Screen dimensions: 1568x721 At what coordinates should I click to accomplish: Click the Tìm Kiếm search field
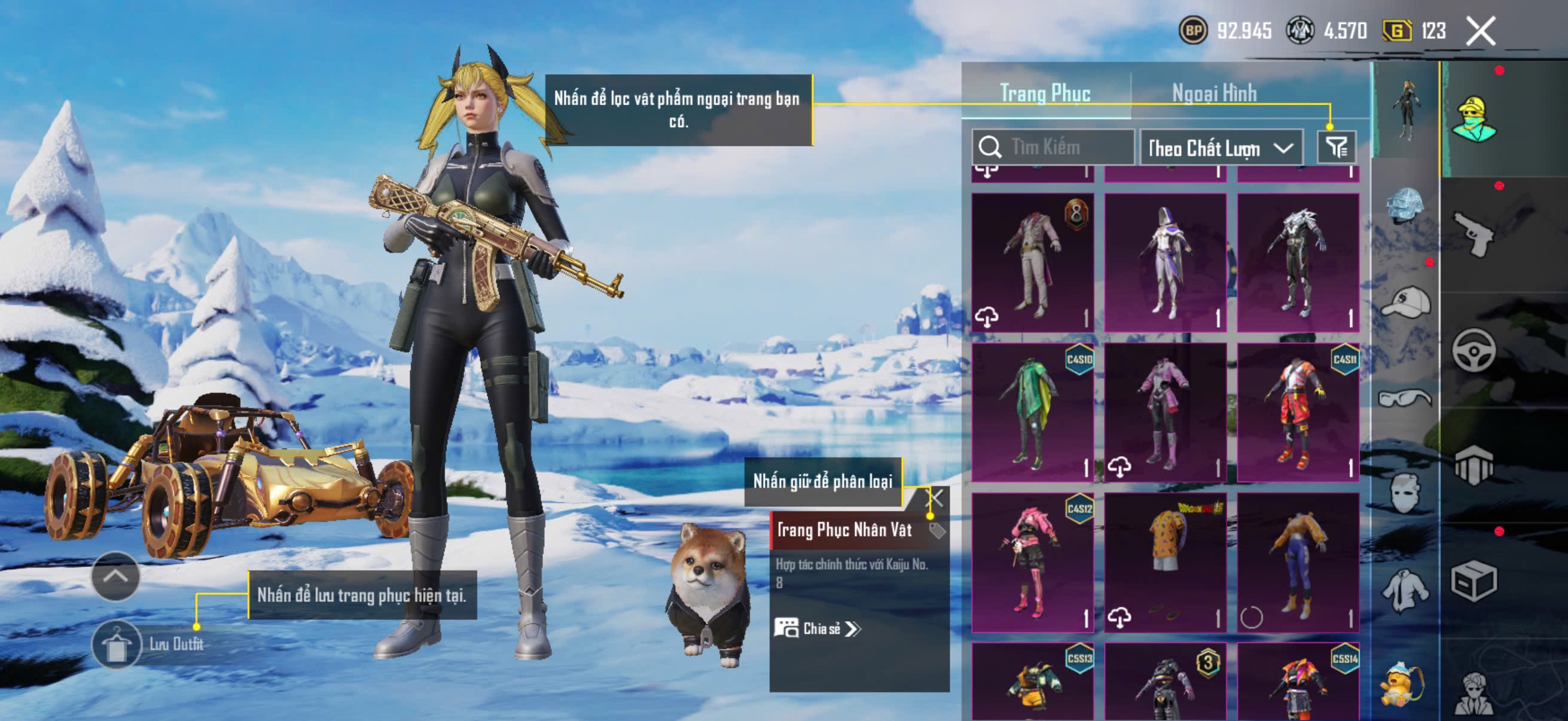pos(1059,147)
